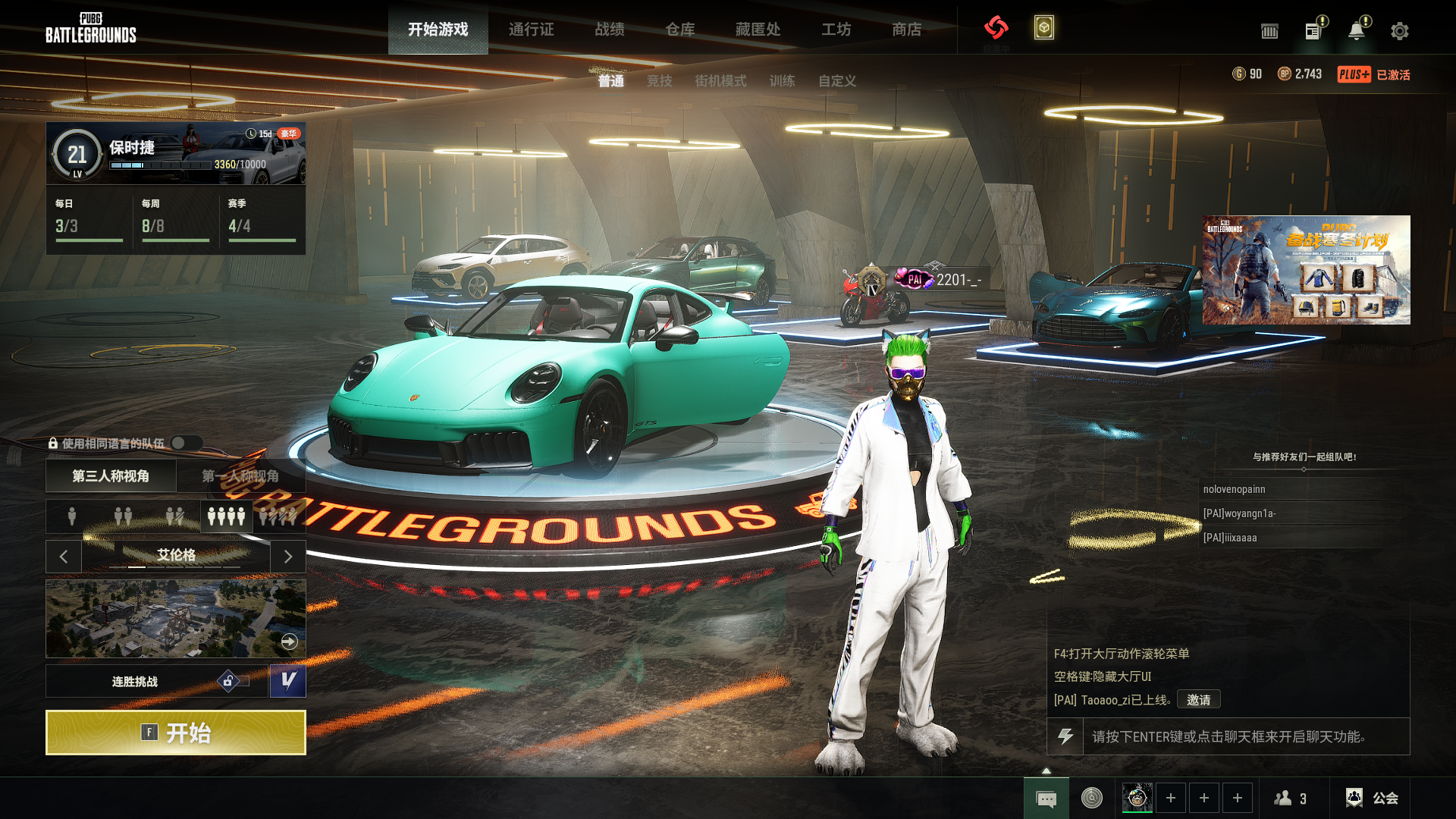
Task: Select the 竞技 ranked mode
Action: (x=659, y=81)
